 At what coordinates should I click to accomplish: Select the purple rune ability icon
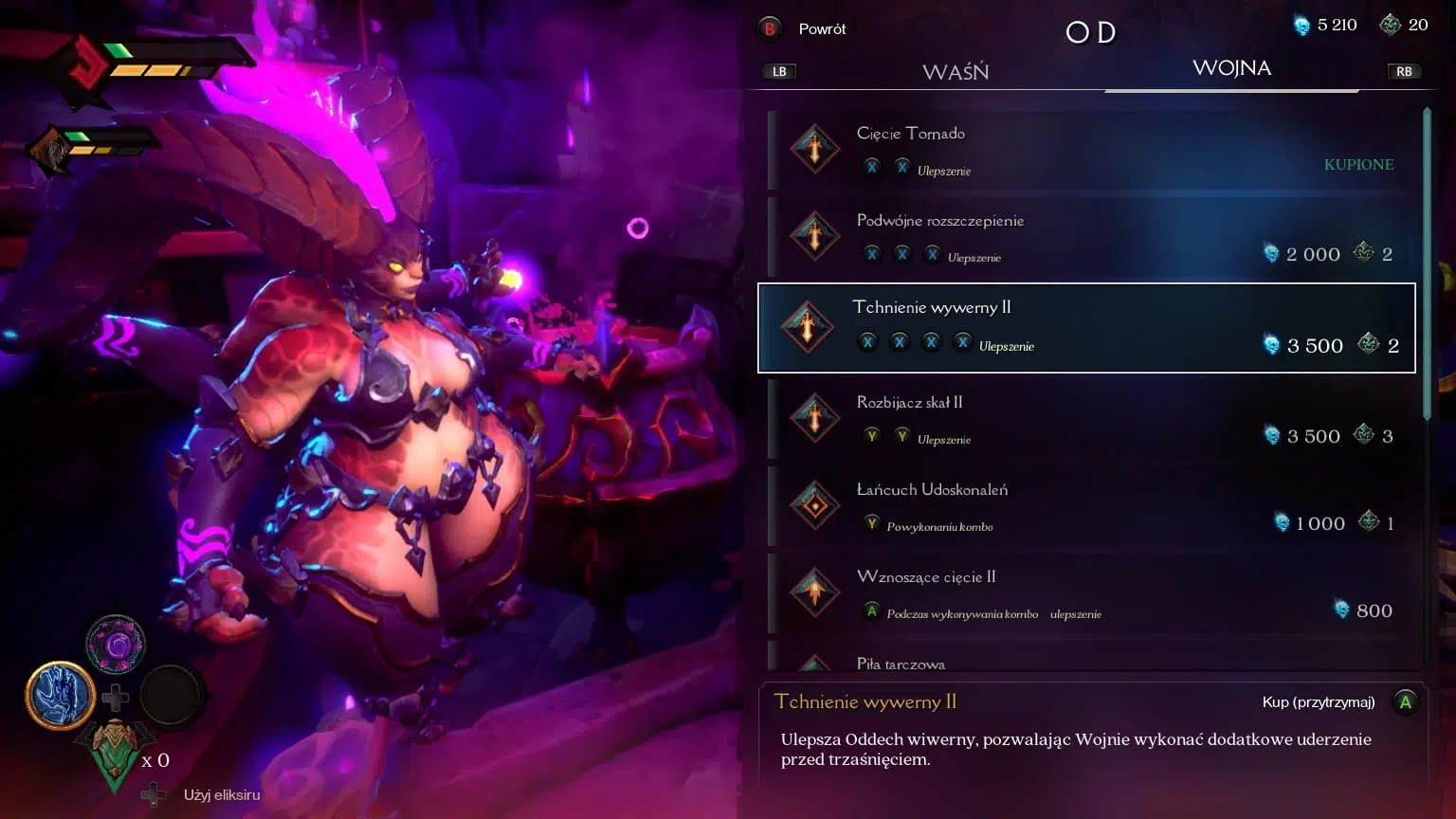(117, 645)
